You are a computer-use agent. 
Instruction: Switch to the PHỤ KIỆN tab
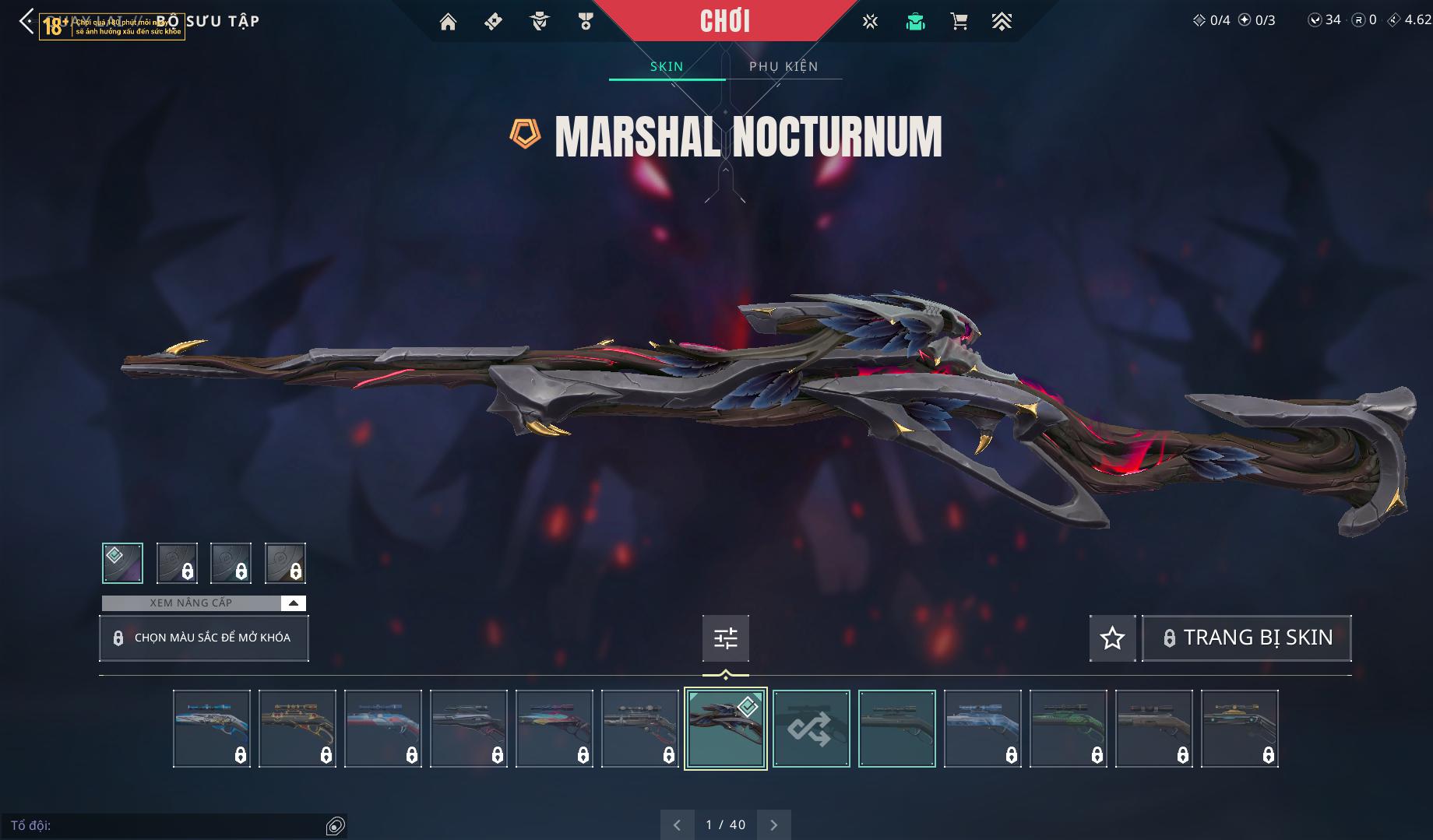(783, 66)
